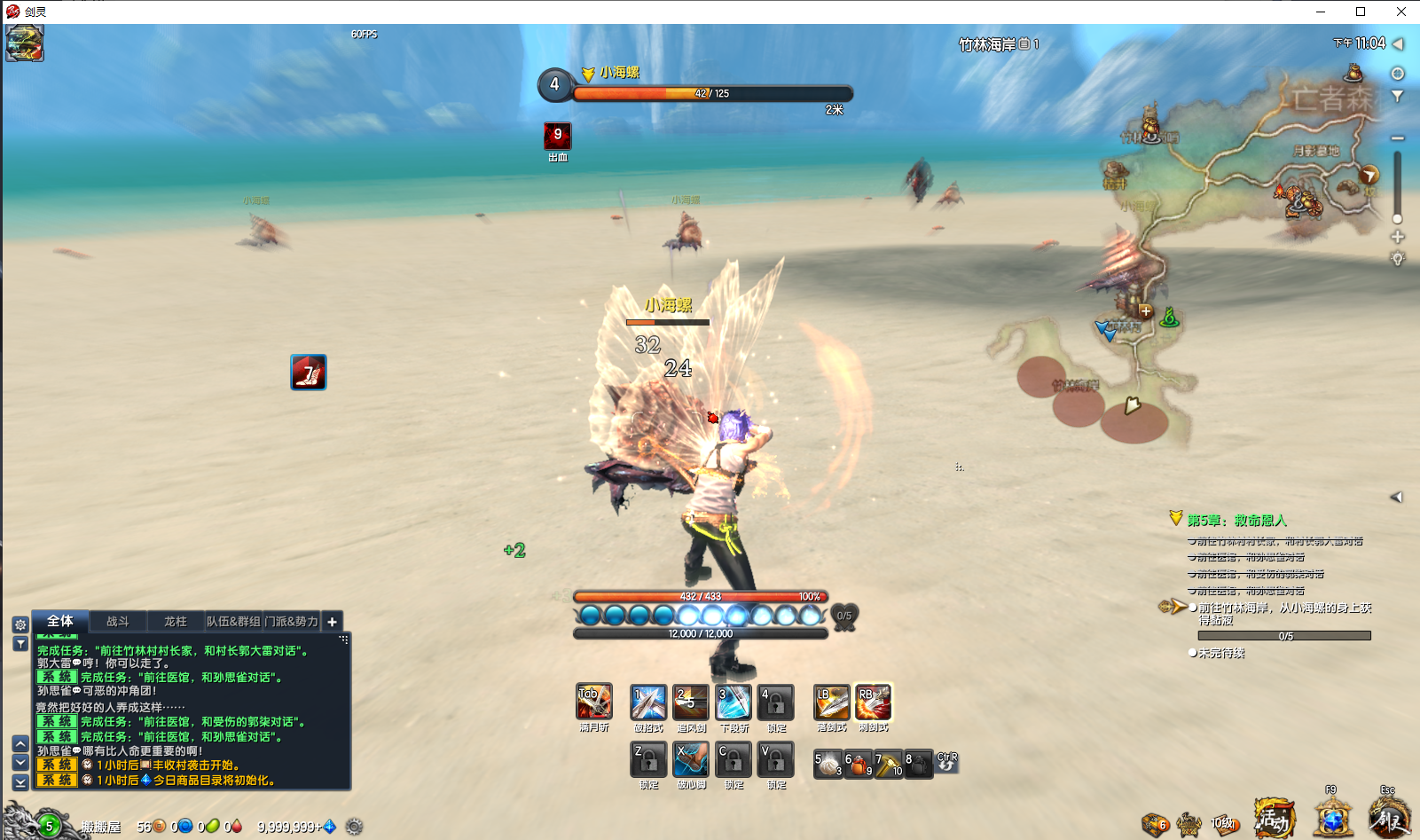Viewport: 1420px width, 840px height.
Task: Open the F9 blue gem shop
Action: (1332, 817)
